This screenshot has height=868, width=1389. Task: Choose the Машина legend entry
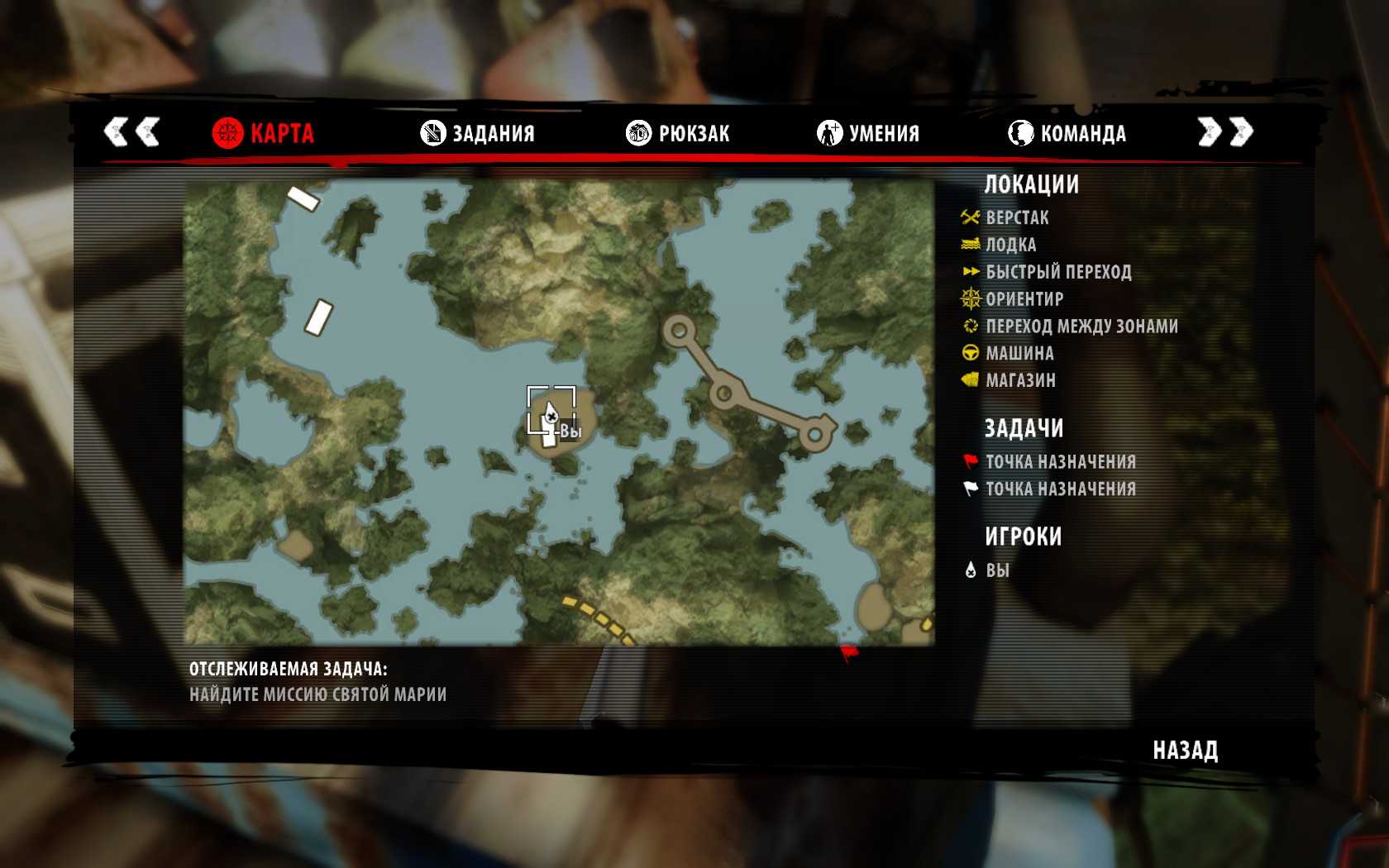click(1019, 354)
